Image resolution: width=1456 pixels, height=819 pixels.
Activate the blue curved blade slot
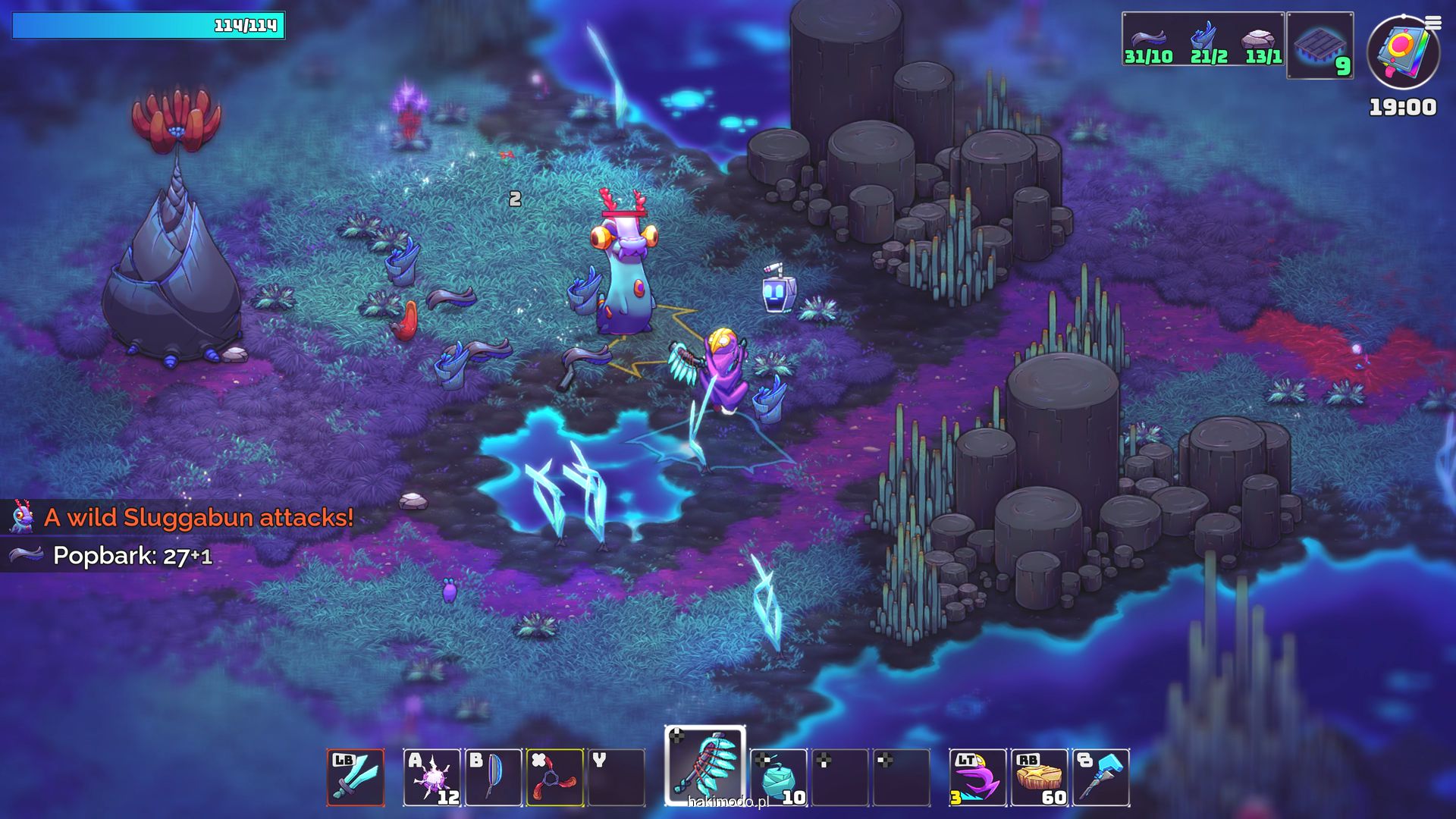(x=493, y=777)
